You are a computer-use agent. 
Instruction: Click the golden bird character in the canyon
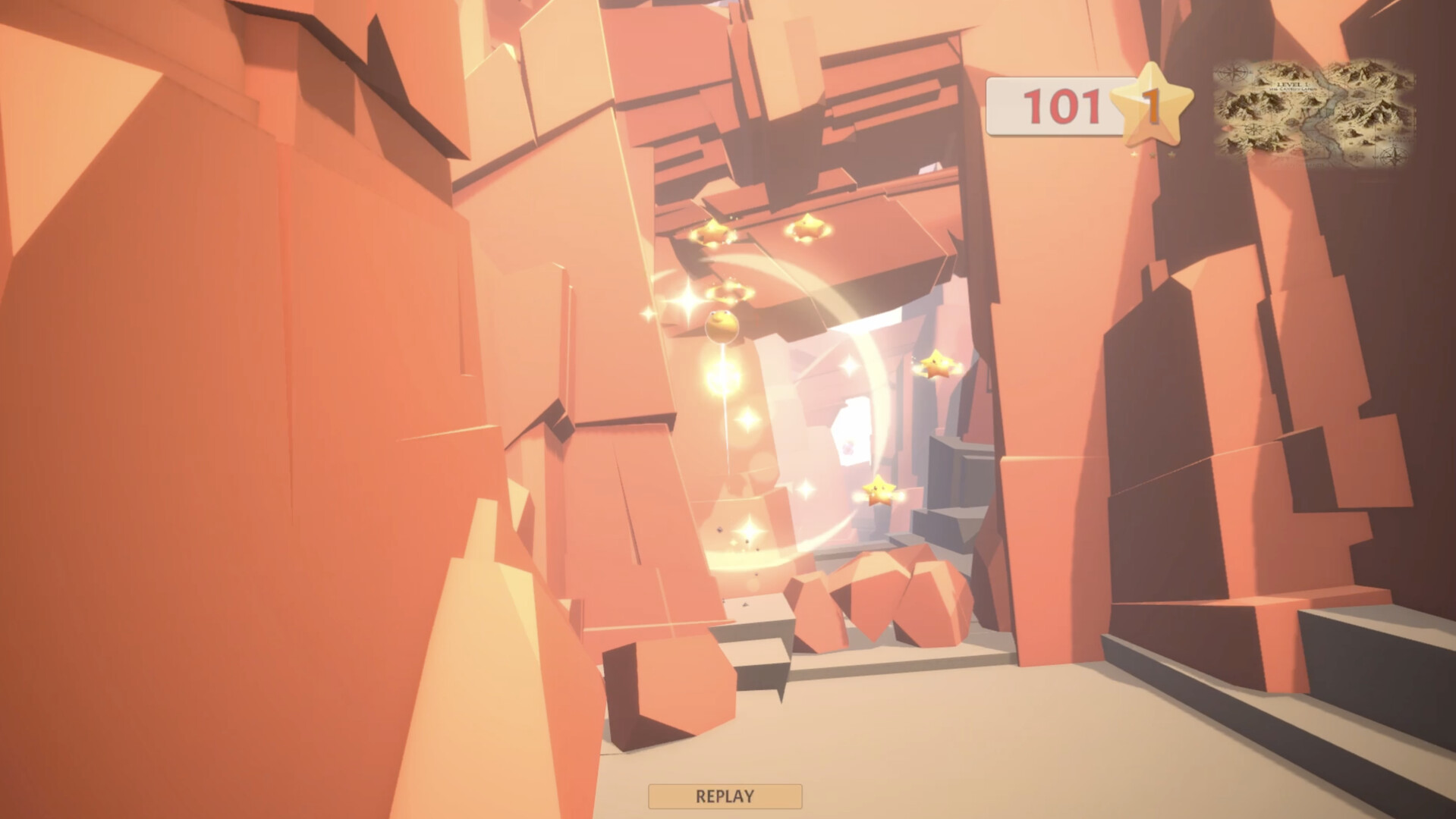(722, 325)
